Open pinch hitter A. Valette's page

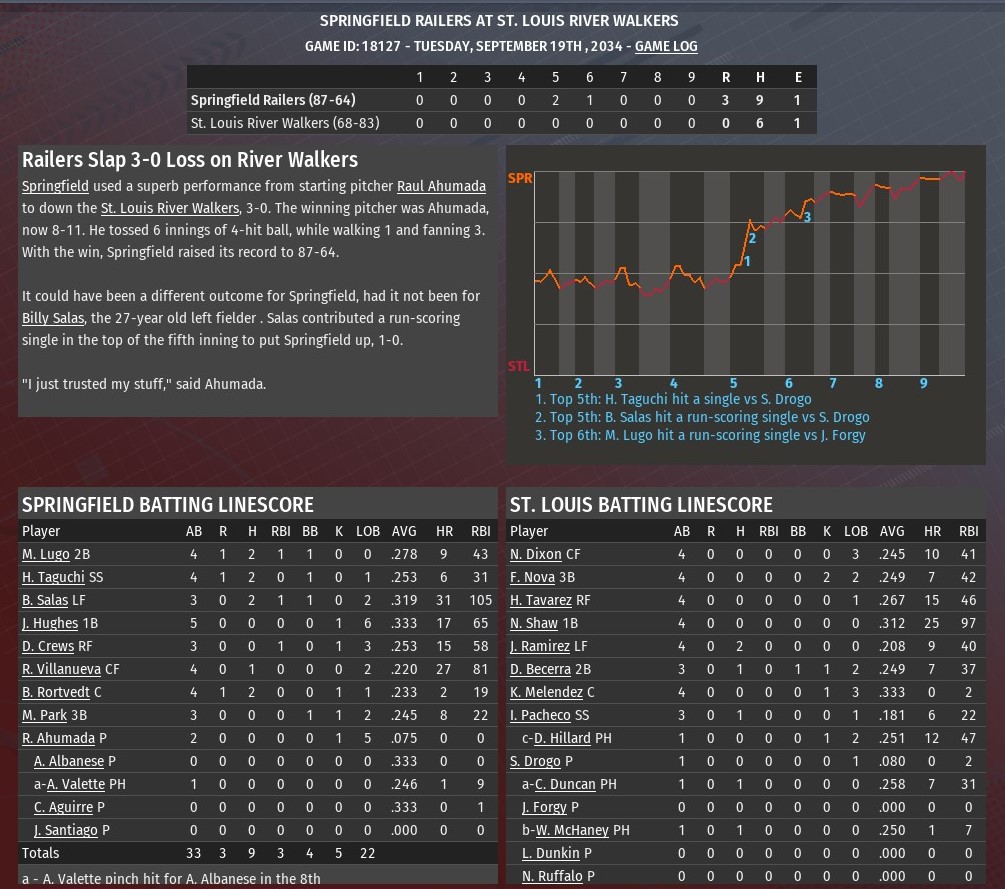pos(76,784)
